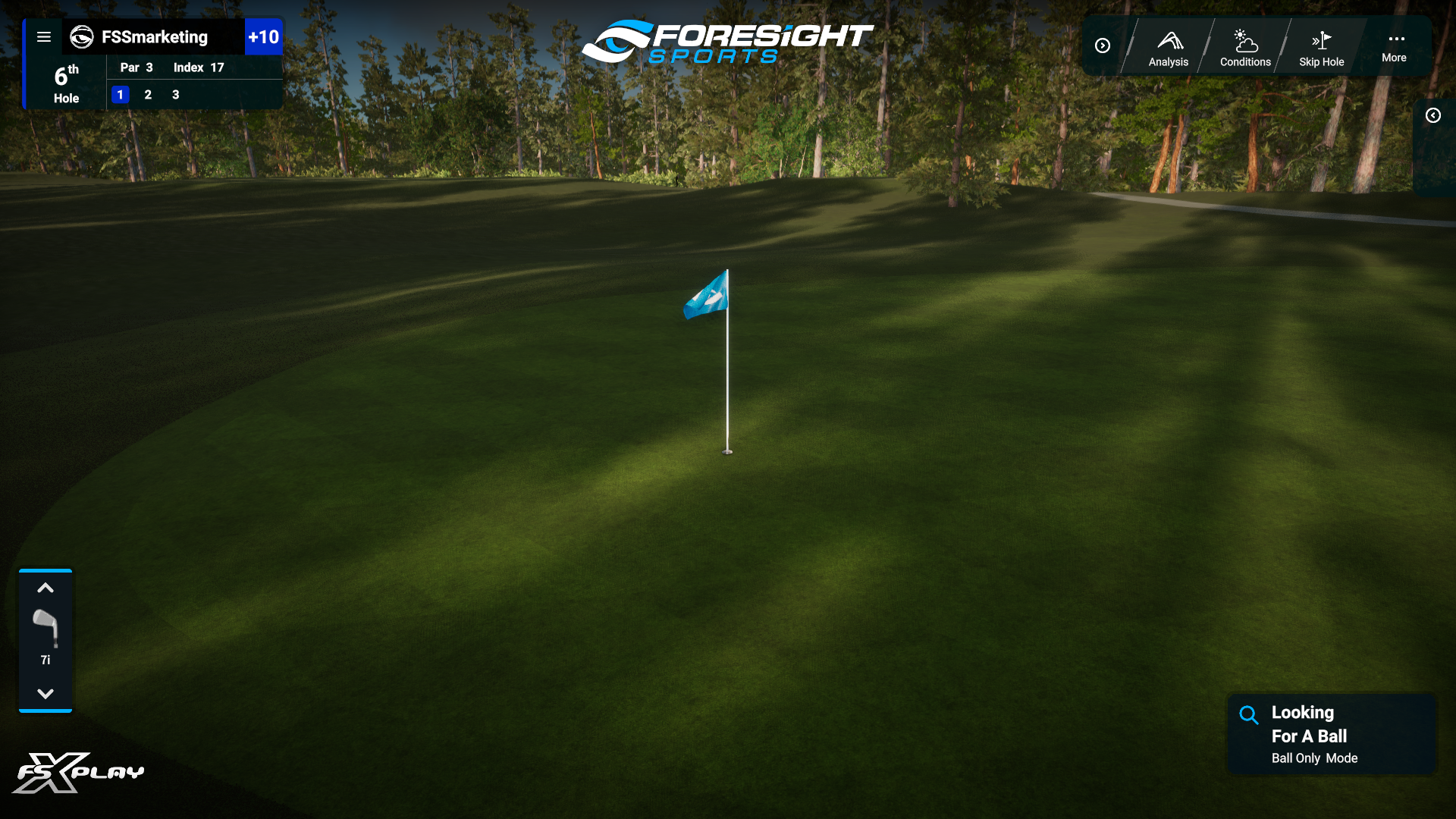
Task: Expand the hidden side panel via right-edge arrow
Action: point(1434,115)
